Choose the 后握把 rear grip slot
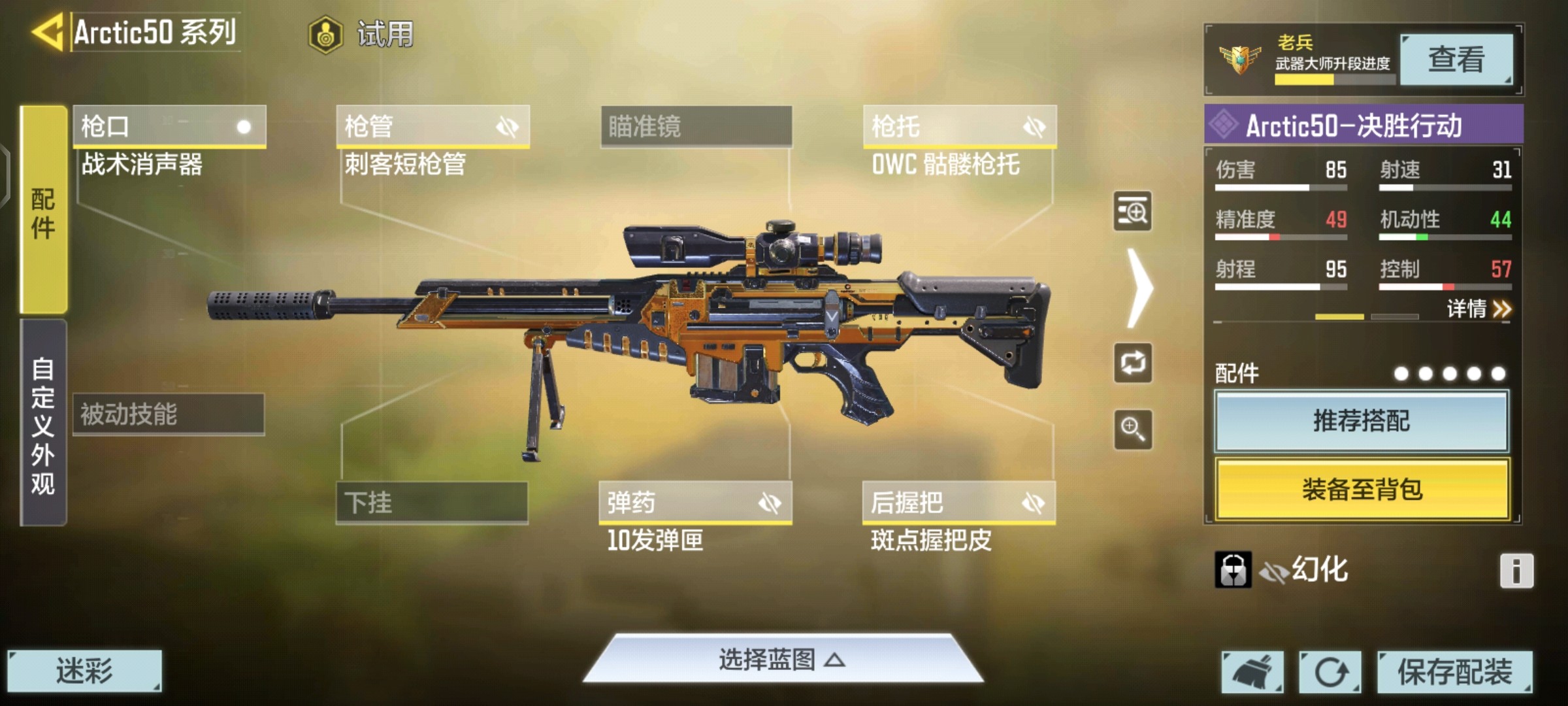This screenshot has height=706, width=1568. click(x=958, y=502)
